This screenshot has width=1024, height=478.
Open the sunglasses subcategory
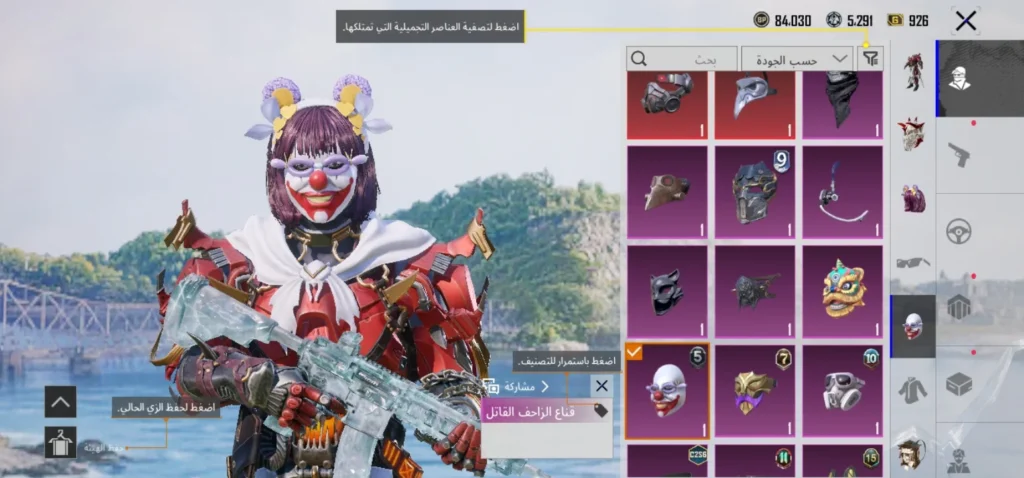912,263
